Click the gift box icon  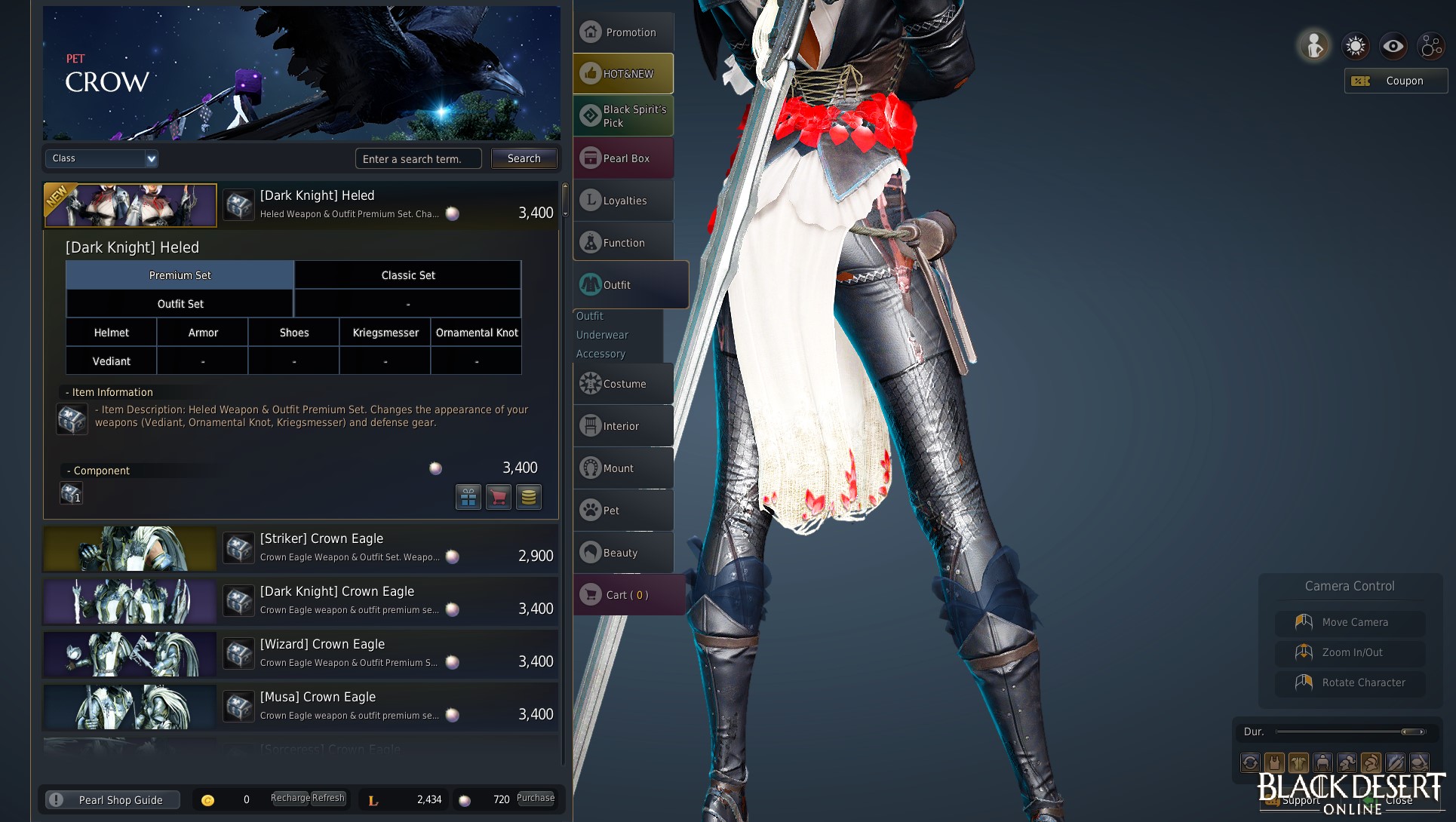(468, 497)
